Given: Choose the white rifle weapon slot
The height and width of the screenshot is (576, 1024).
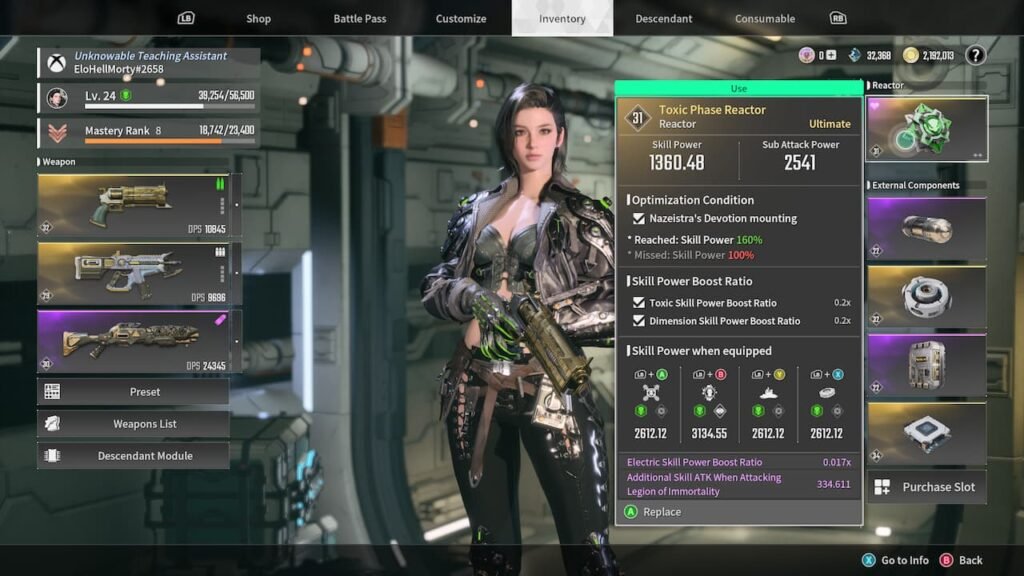Looking at the screenshot, I should pyautogui.click(x=133, y=273).
